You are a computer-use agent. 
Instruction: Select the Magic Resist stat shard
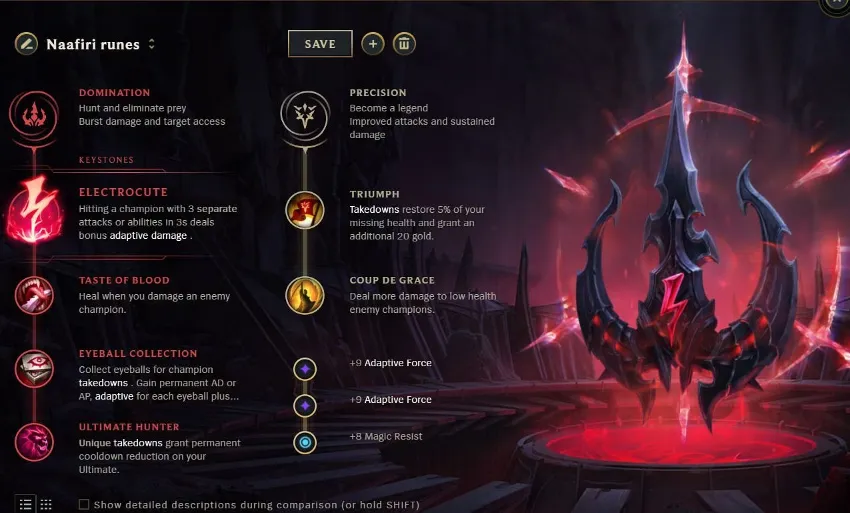point(304,441)
